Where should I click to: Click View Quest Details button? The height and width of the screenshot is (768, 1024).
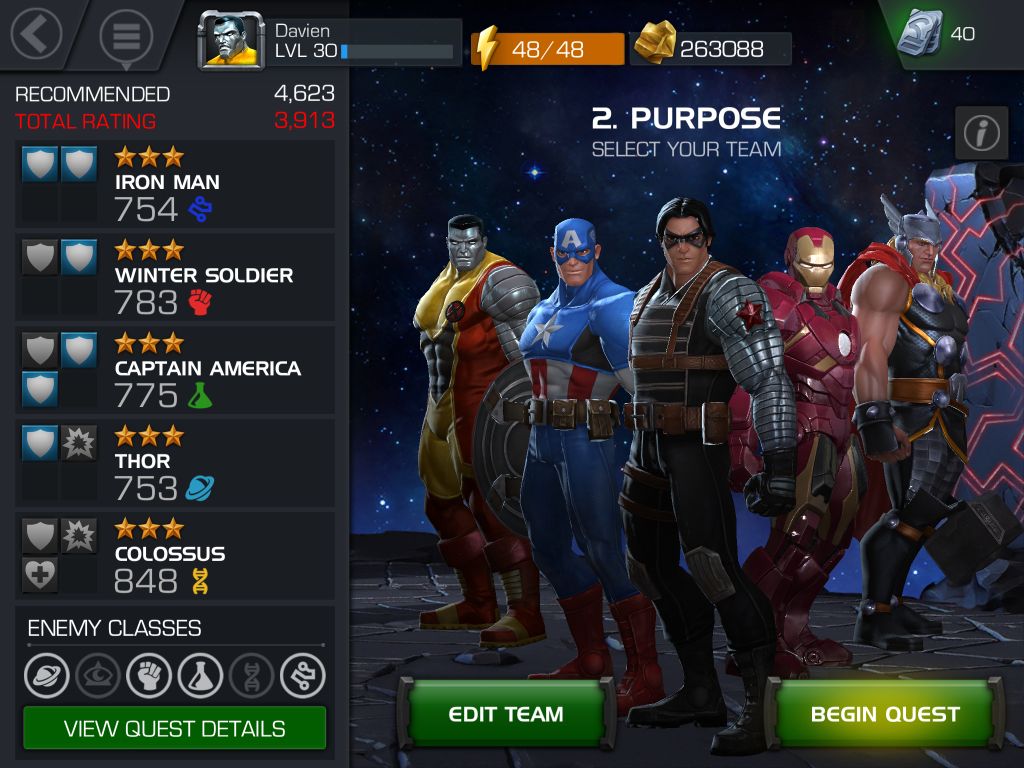(175, 728)
